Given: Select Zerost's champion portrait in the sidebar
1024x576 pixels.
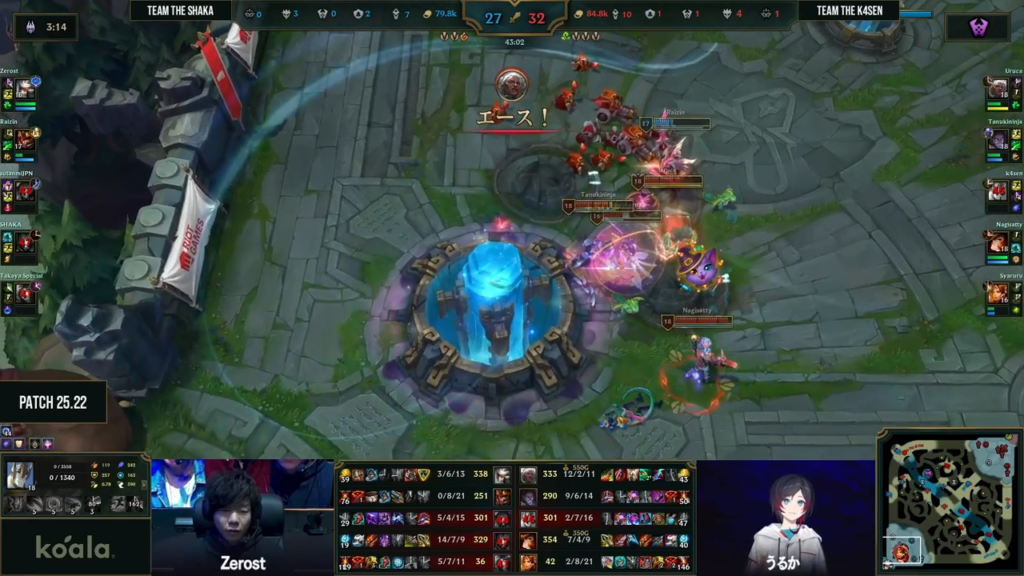Looking at the screenshot, I should [x=25, y=90].
